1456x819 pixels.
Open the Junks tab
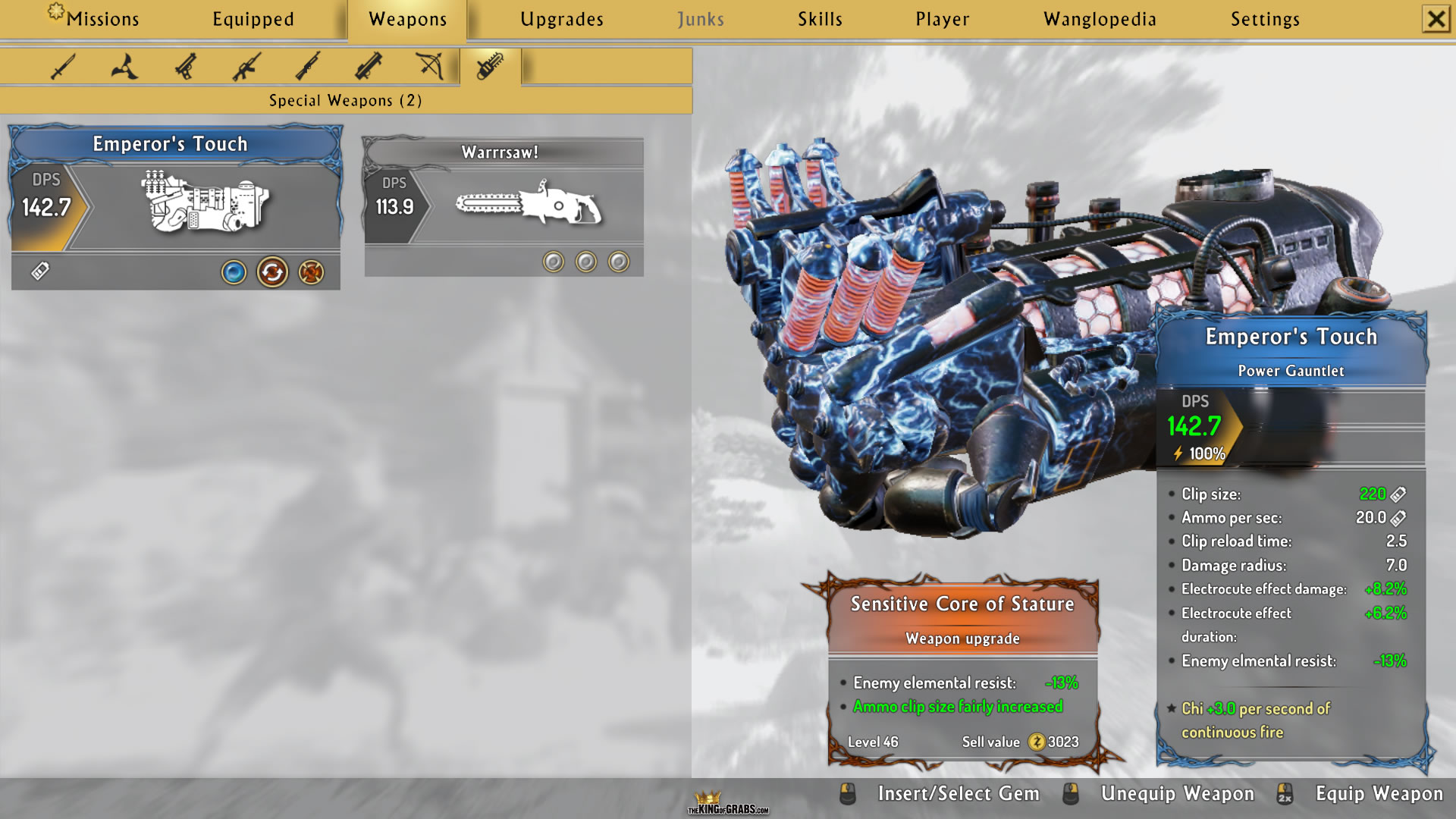(x=701, y=19)
